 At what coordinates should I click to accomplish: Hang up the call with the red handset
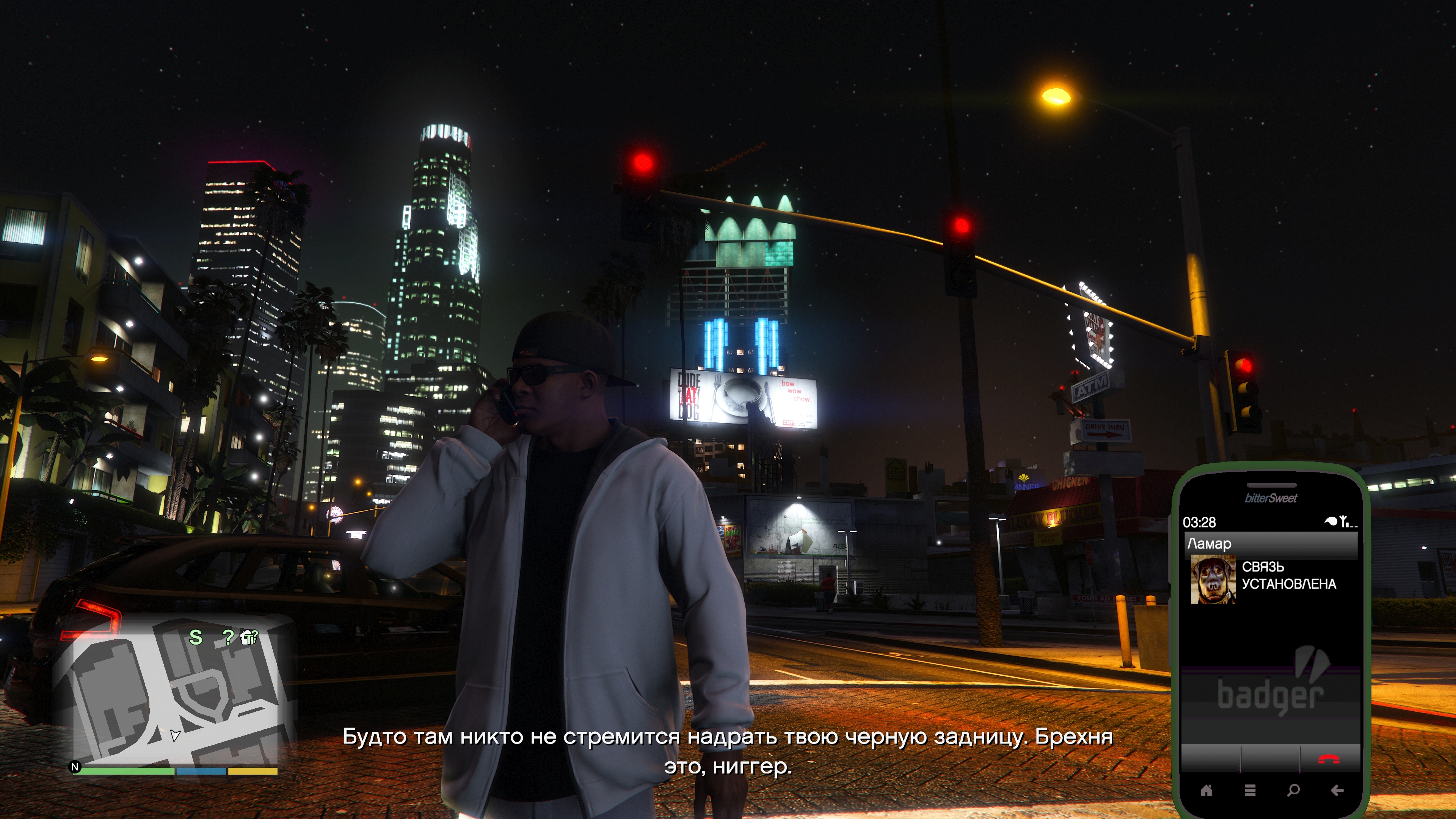pos(1329,759)
